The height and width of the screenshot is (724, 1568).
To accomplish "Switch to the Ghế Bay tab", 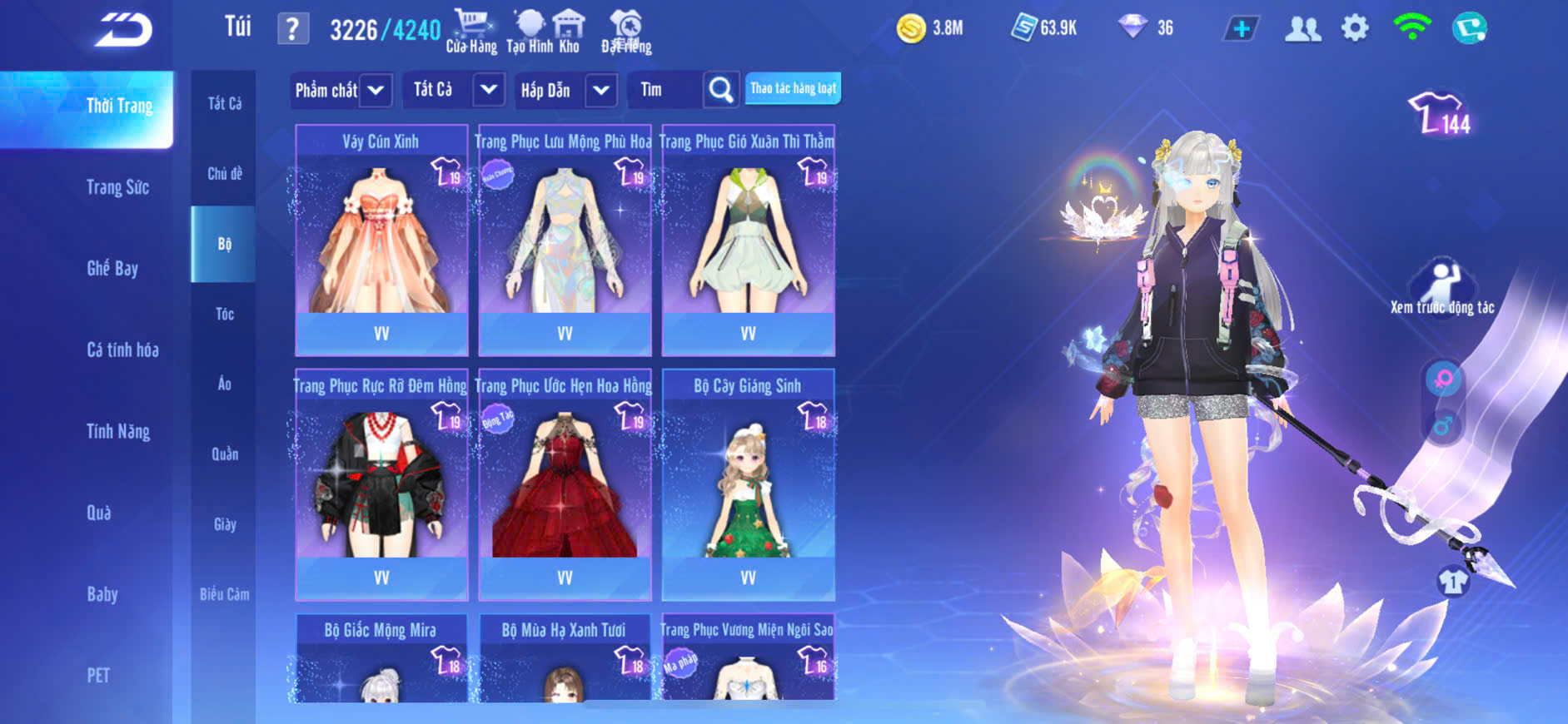I will point(112,268).
